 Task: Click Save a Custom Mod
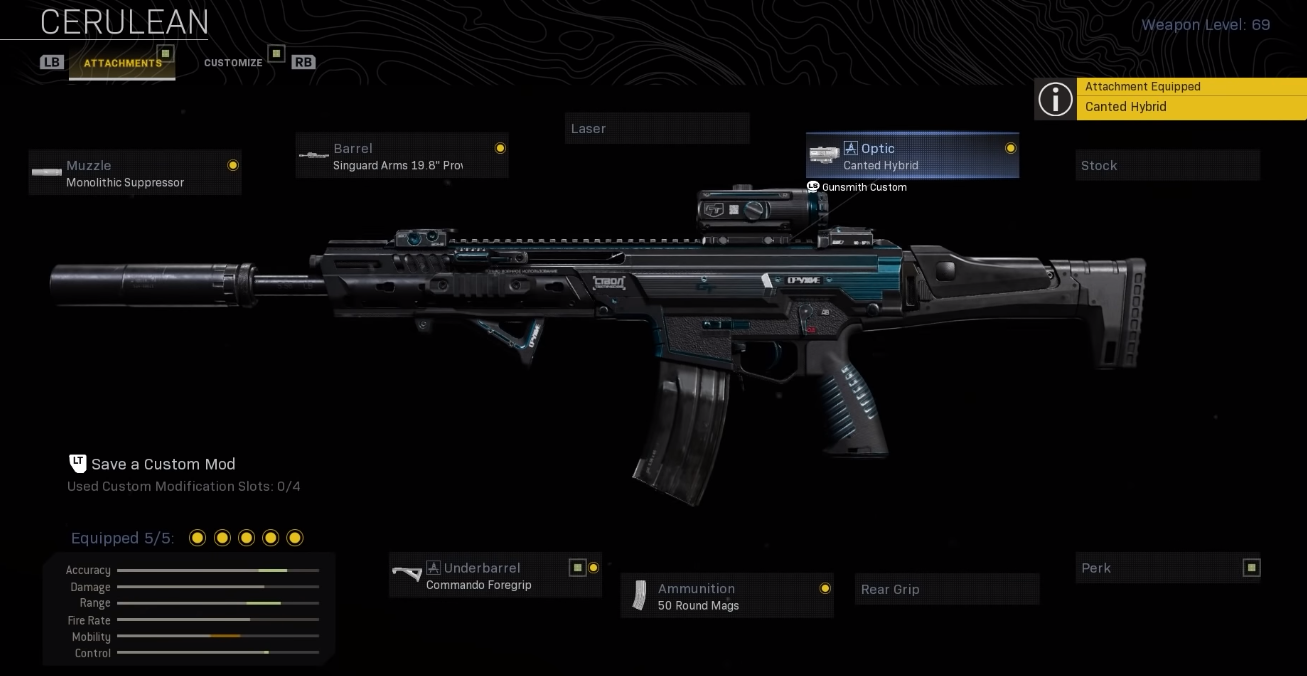[162, 464]
